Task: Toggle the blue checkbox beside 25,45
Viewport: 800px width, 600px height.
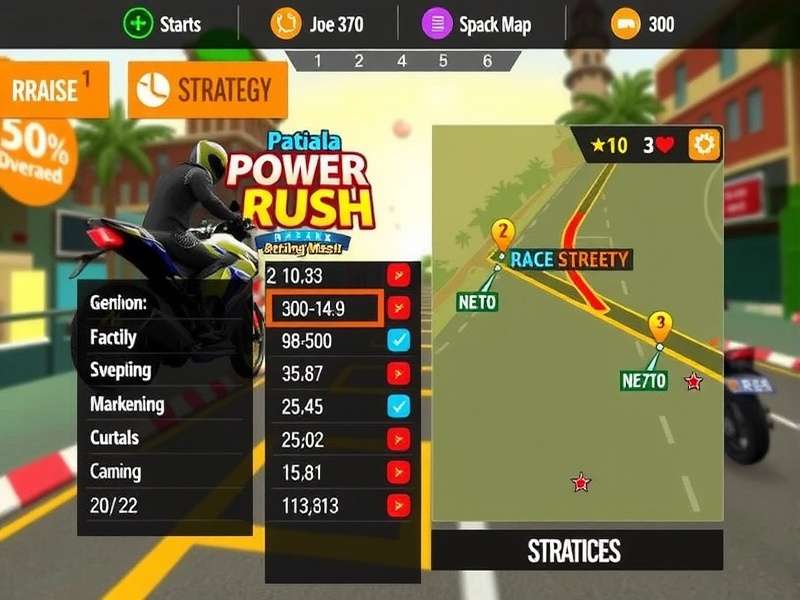Action: pyautogui.click(x=399, y=406)
